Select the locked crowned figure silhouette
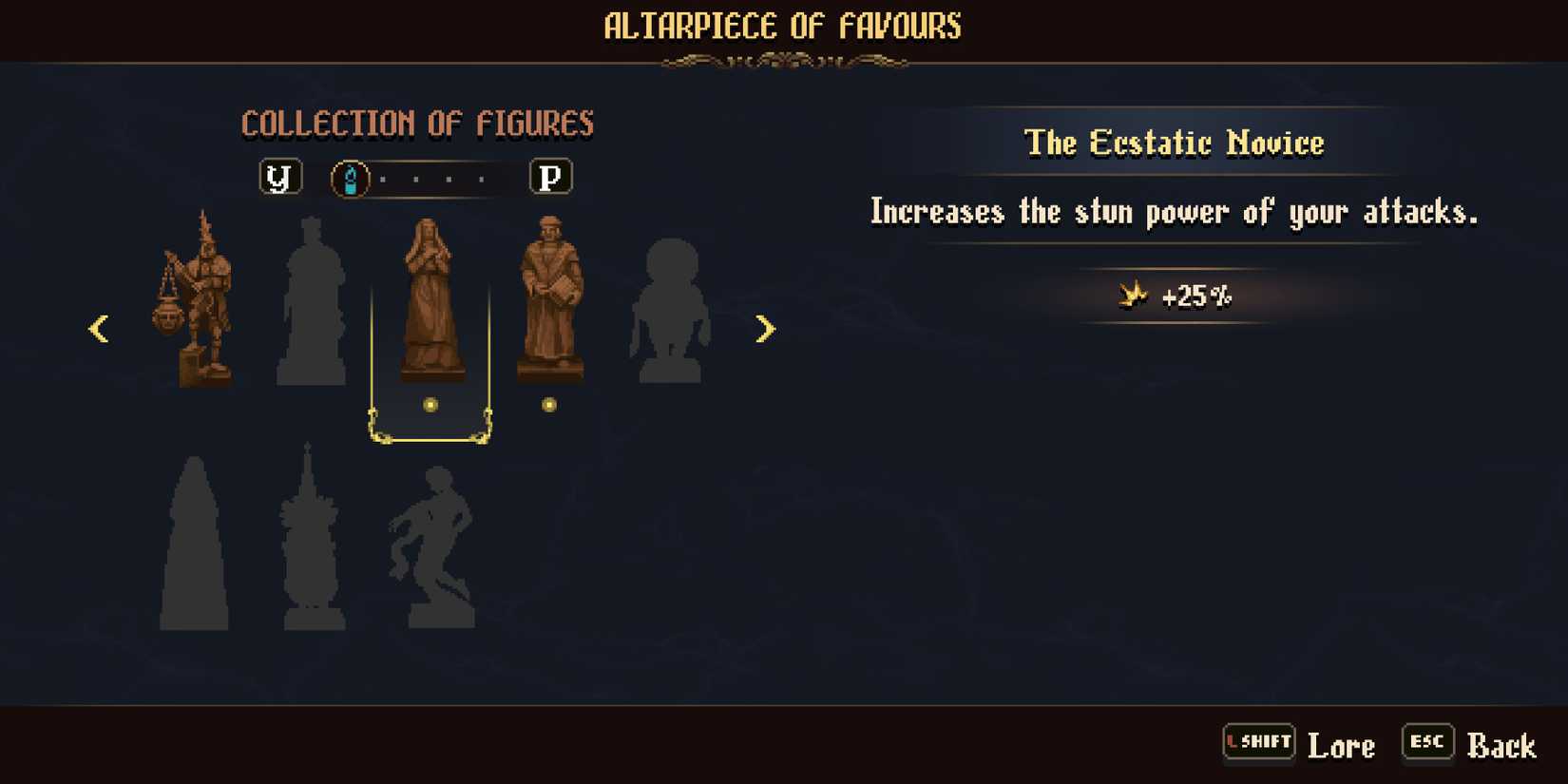 [x=312, y=304]
